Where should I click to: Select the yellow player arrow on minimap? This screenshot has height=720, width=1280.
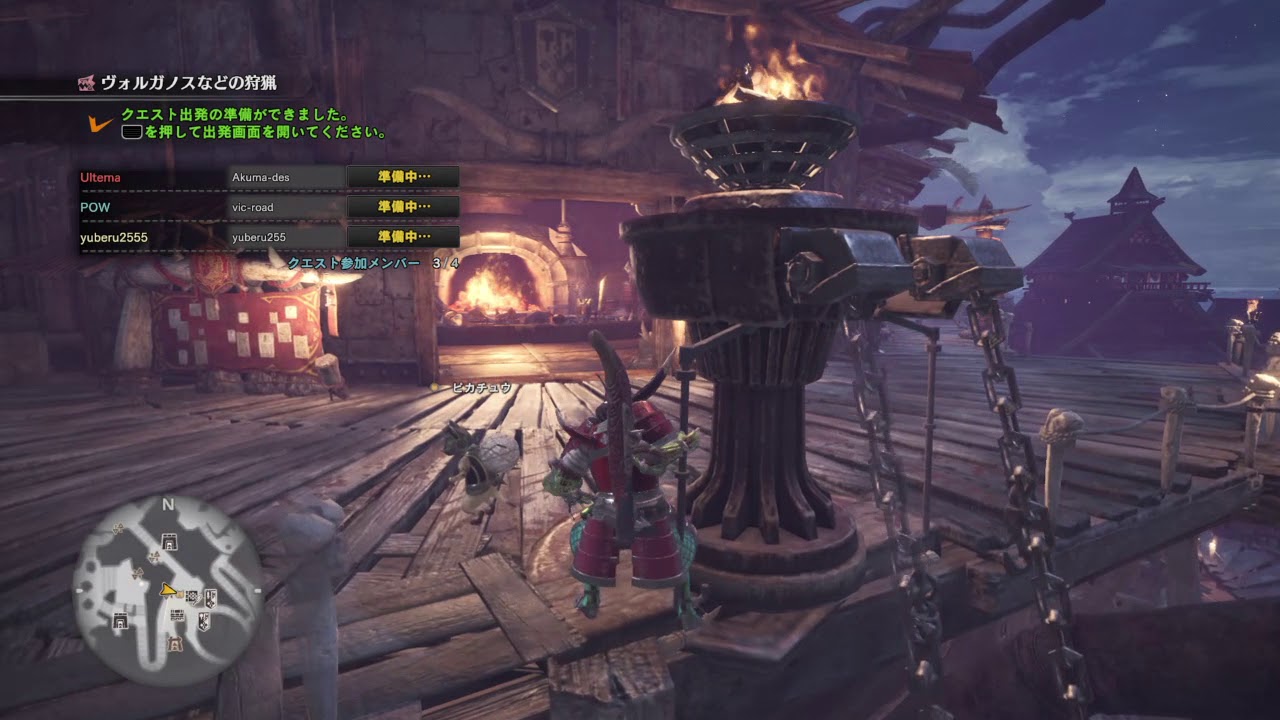[168, 591]
